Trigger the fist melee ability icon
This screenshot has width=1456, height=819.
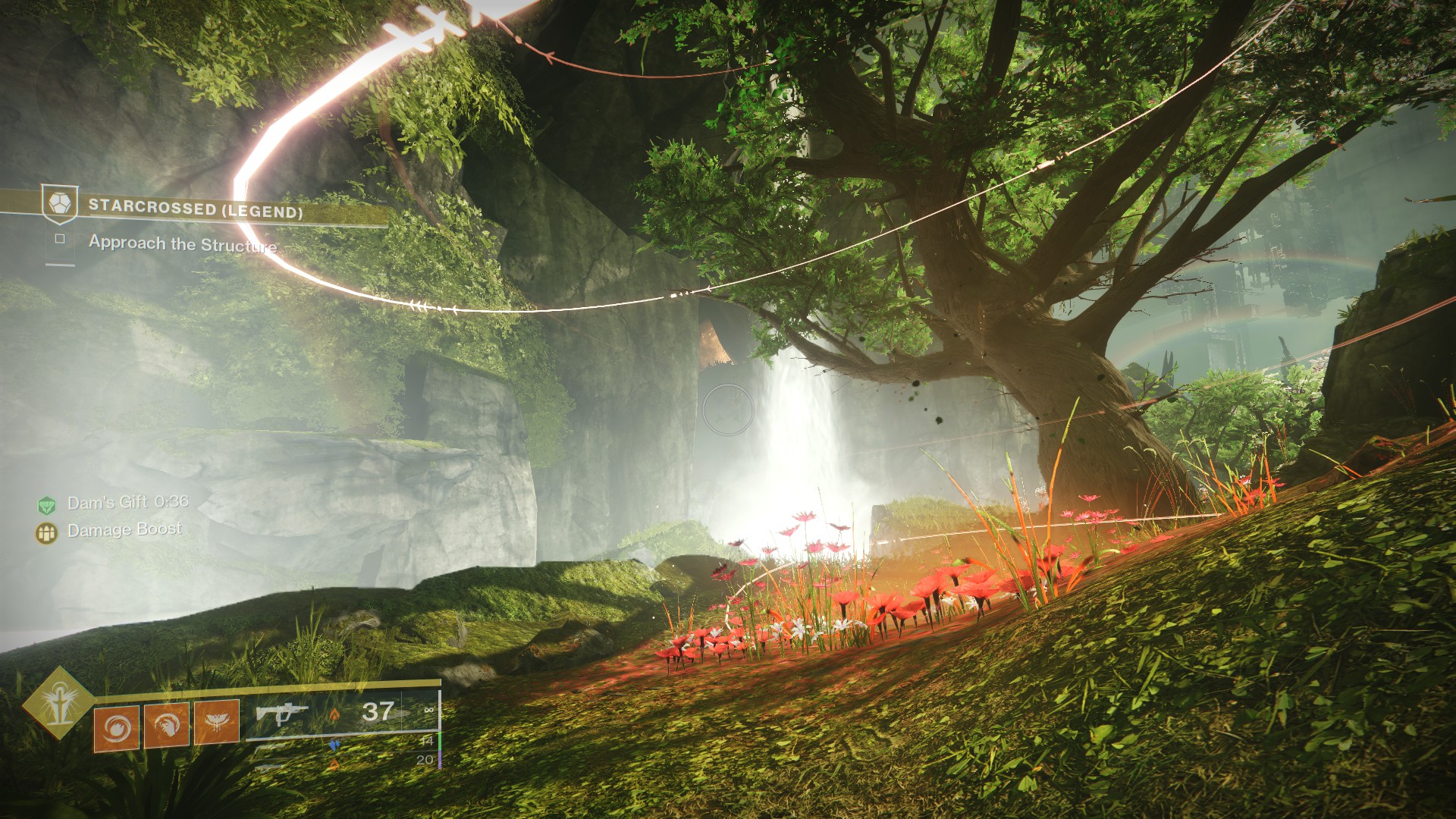click(x=166, y=724)
